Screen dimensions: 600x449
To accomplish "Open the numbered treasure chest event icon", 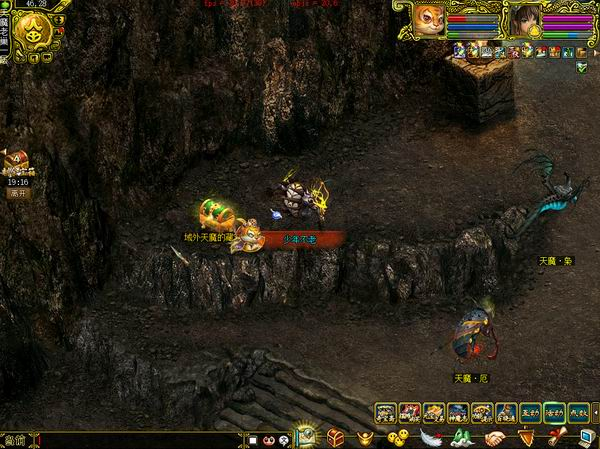I will click(x=16, y=161).
